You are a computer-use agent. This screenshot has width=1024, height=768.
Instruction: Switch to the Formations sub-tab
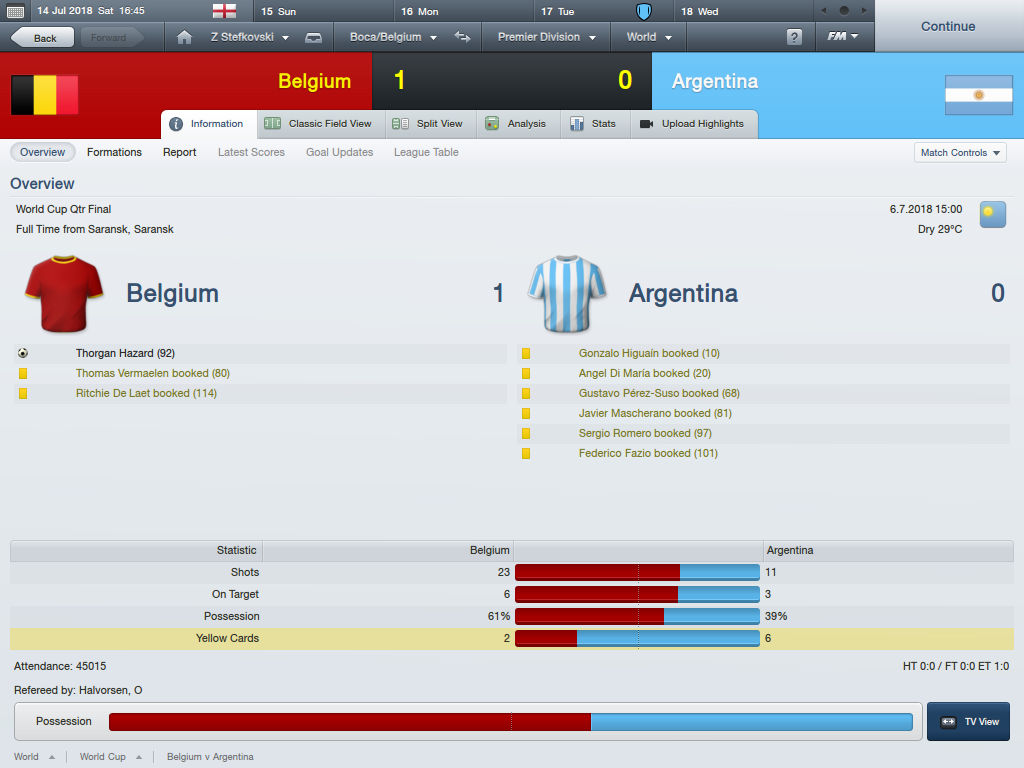[114, 152]
